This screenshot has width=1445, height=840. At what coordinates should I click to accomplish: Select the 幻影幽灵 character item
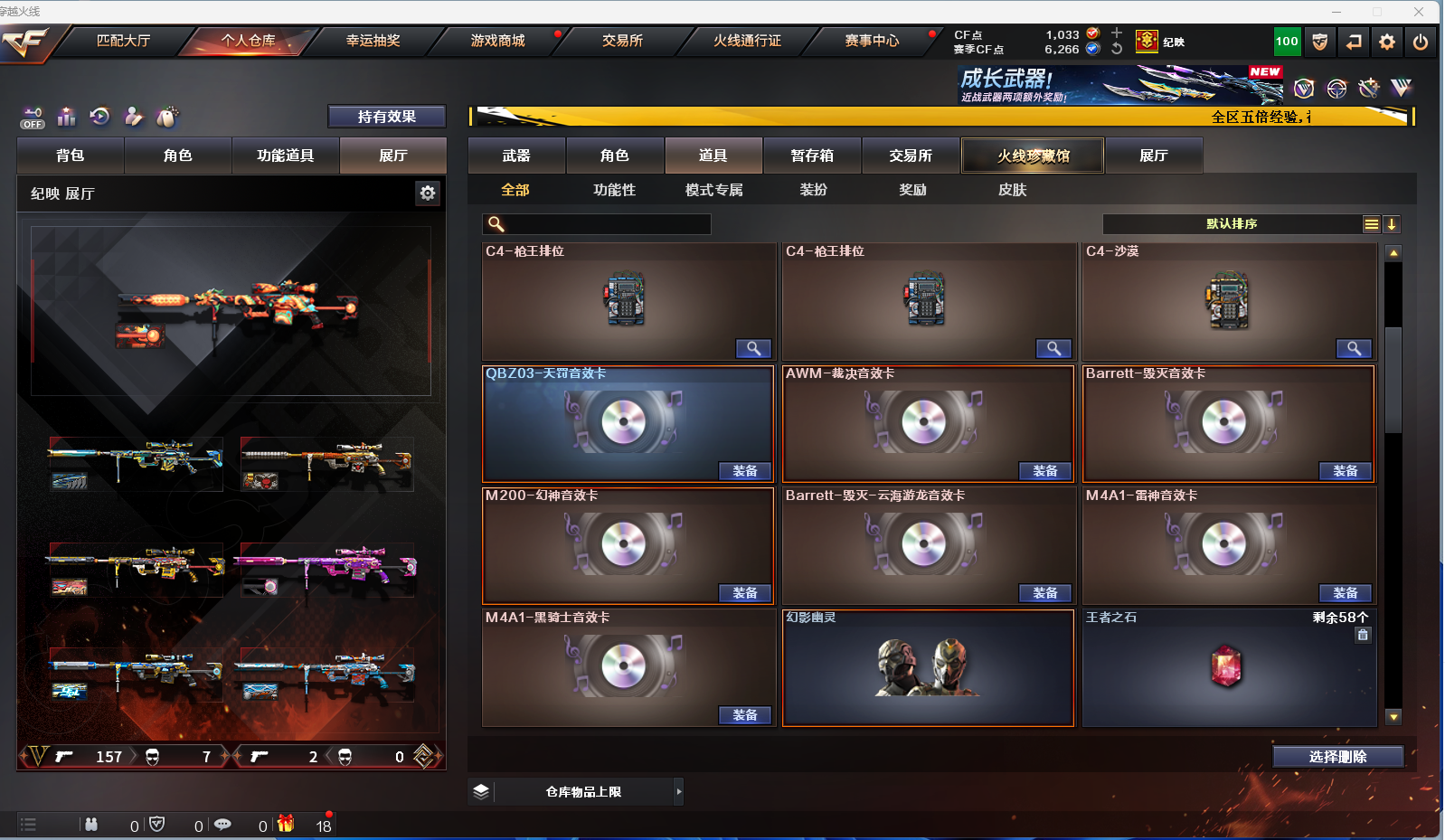pos(928,667)
